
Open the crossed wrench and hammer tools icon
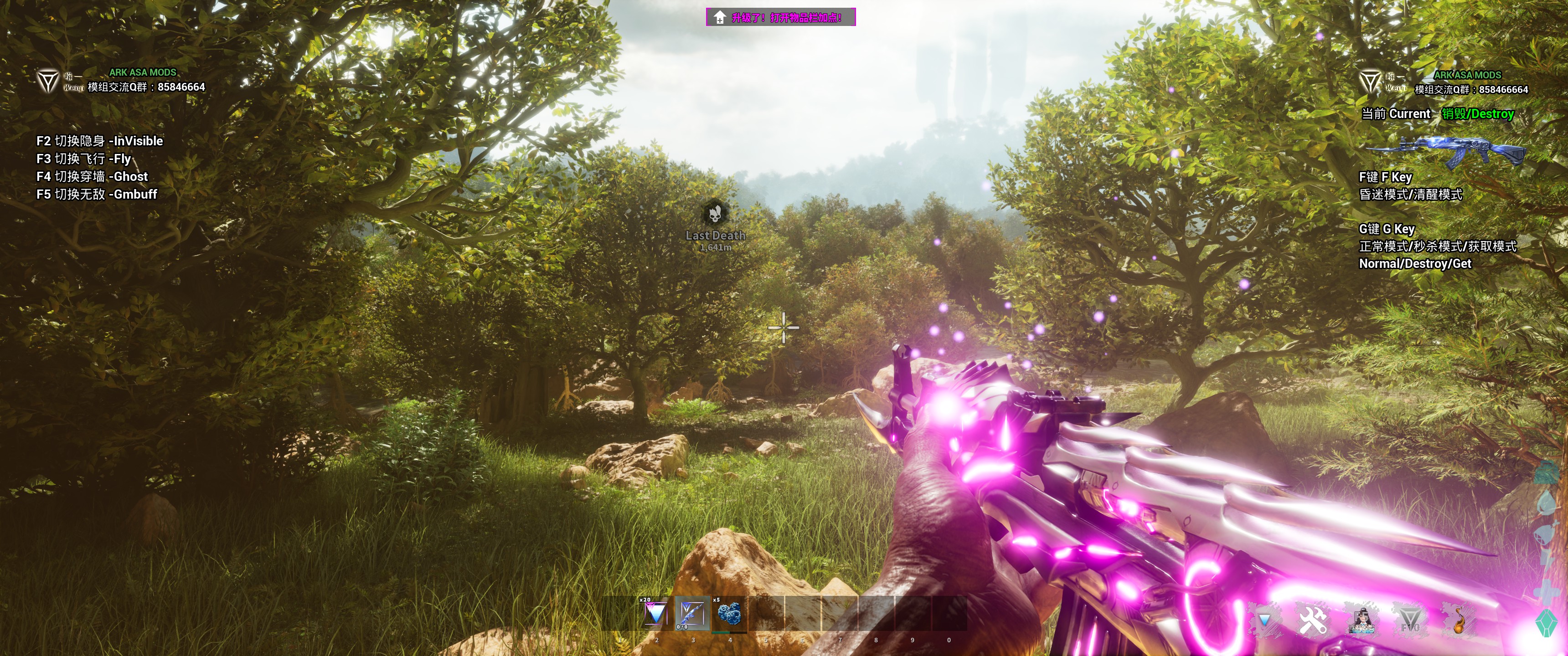click(1312, 621)
